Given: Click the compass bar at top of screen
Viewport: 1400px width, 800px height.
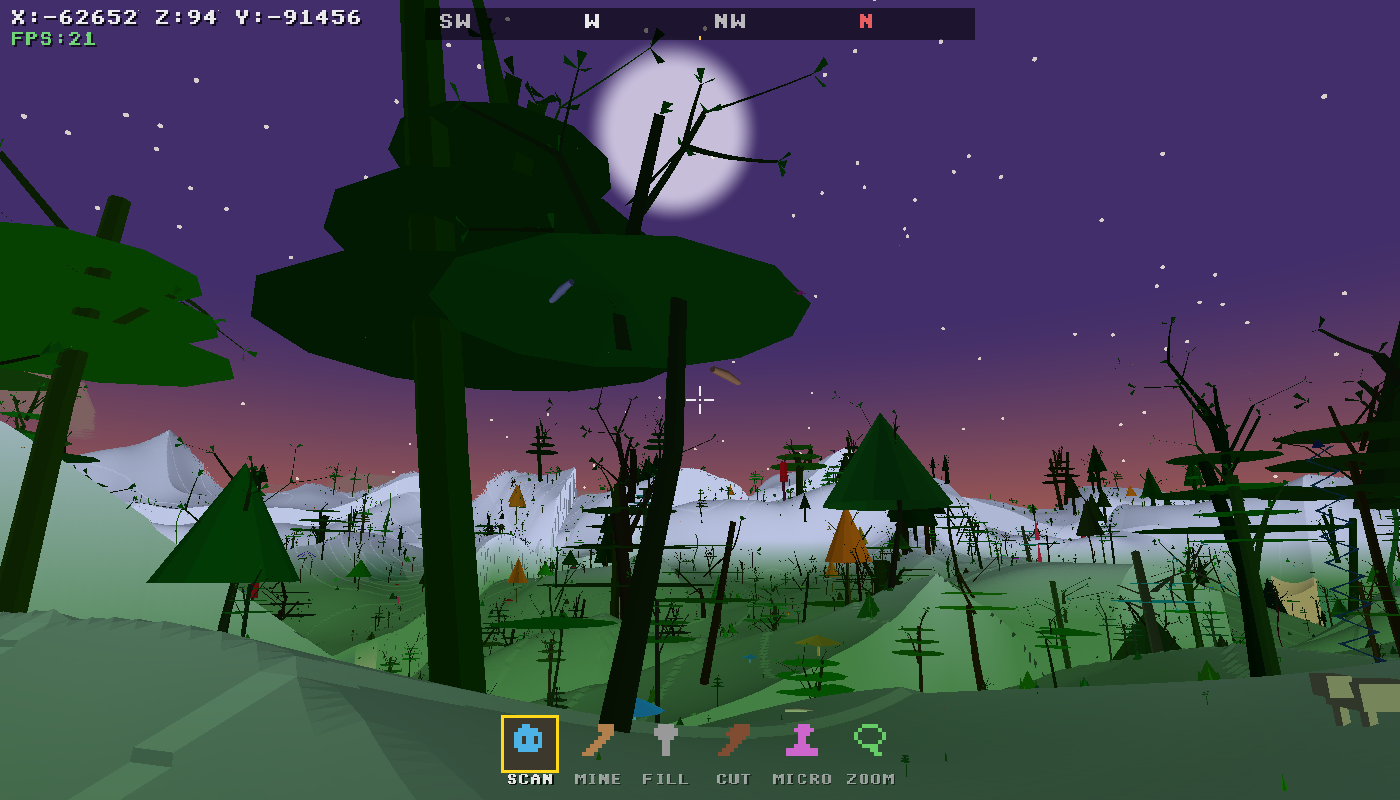Looking at the screenshot, I should tap(700, 23).
